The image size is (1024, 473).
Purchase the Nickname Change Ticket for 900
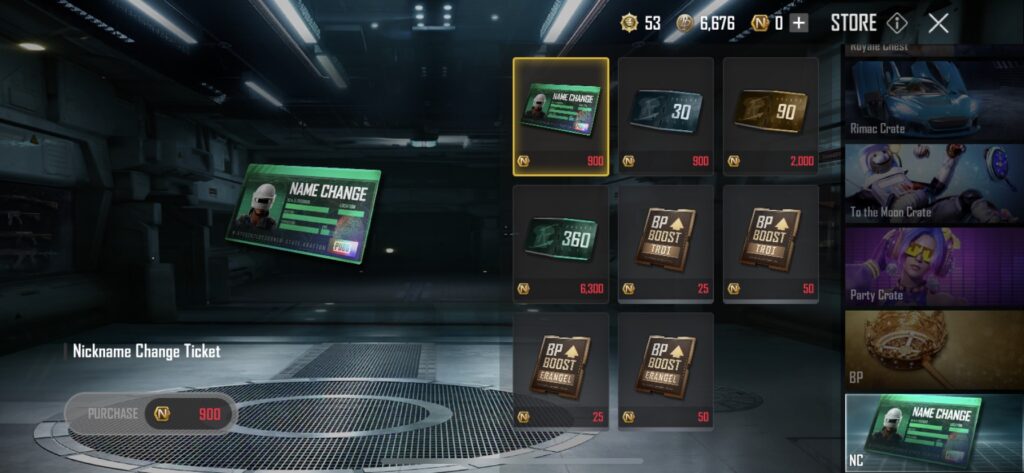150,413
